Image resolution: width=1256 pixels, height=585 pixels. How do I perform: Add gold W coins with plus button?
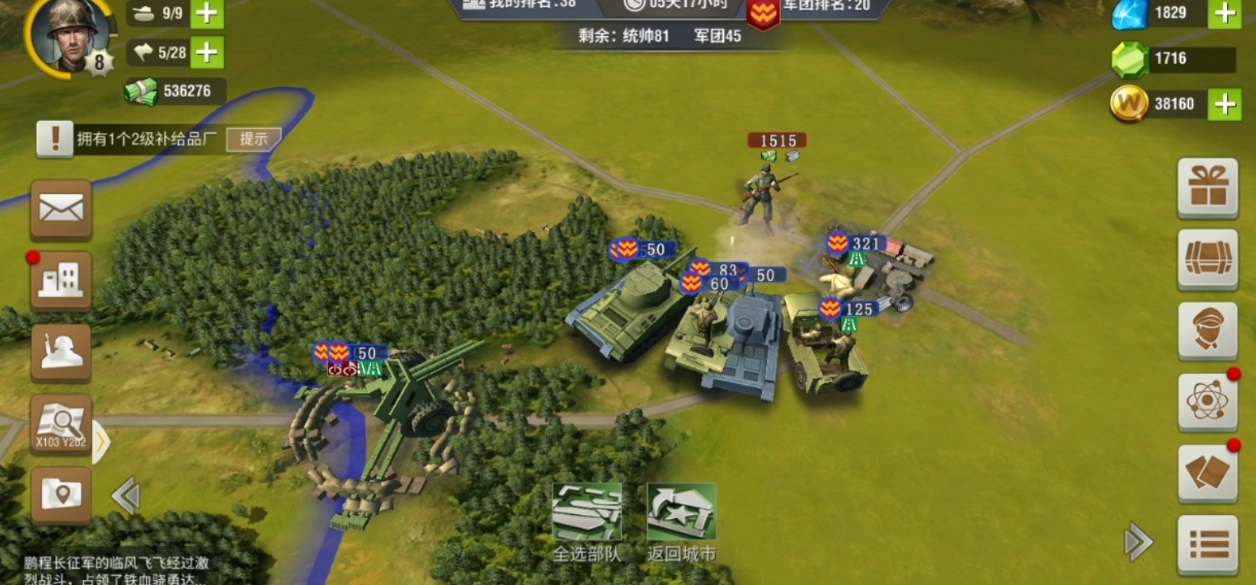(1225, 104)
